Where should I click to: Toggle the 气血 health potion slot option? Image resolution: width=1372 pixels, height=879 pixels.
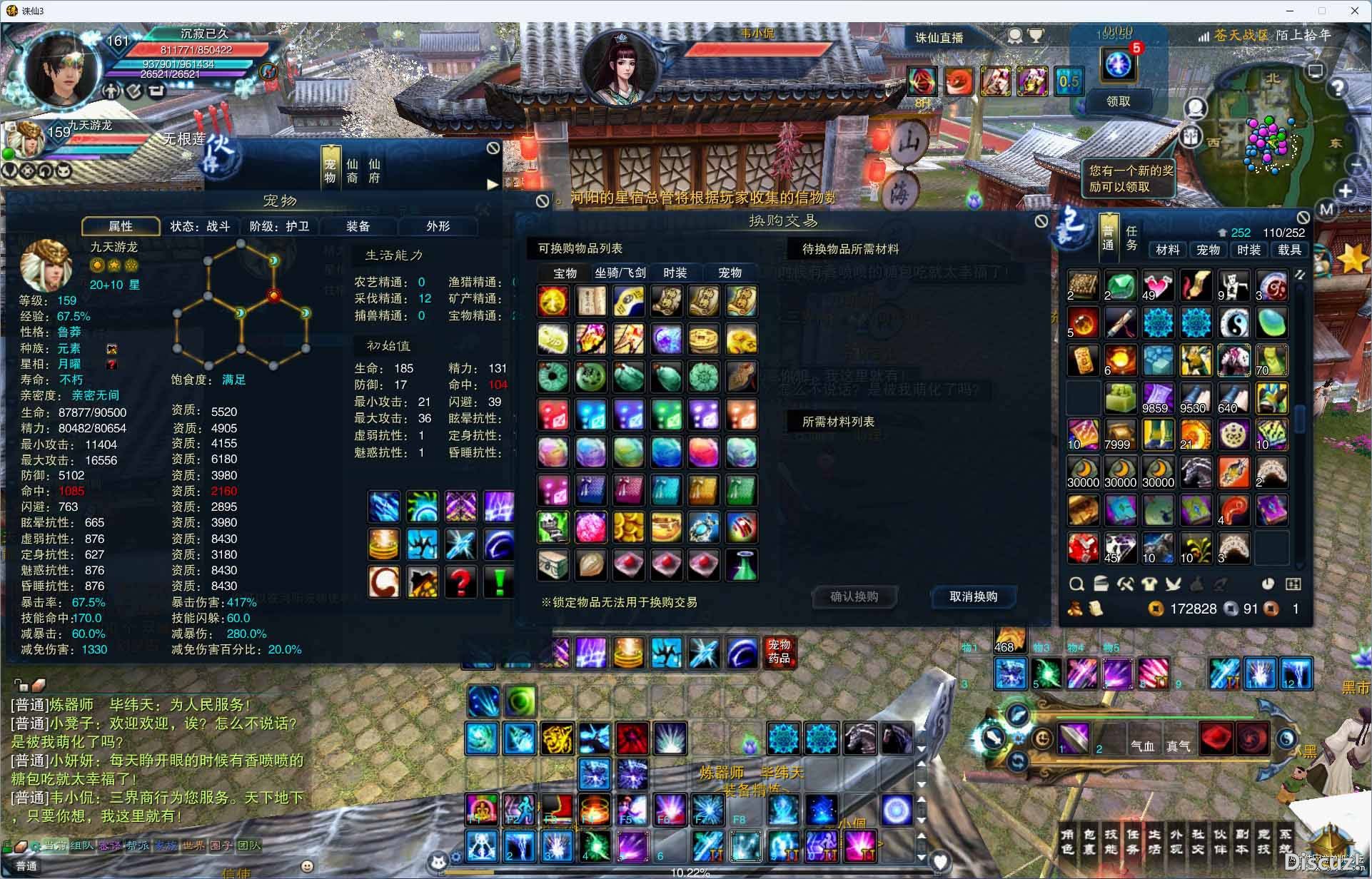(x=1143, y=745)
